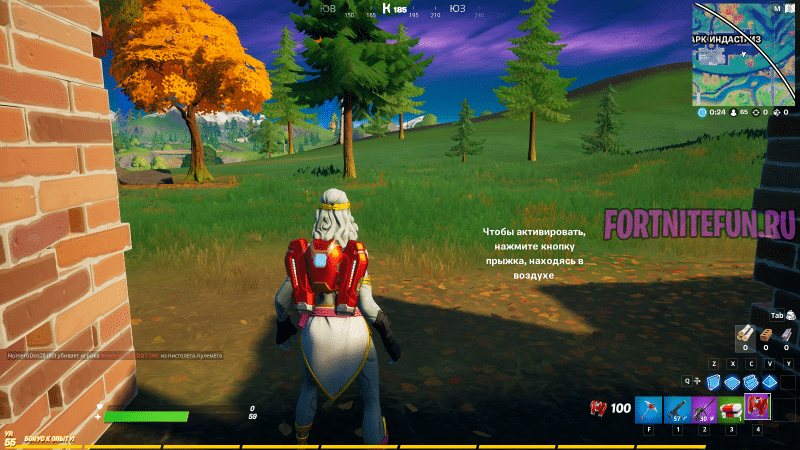Choose the floor building piece
This screenshot has width=800, height=450.
click(732, 382)
